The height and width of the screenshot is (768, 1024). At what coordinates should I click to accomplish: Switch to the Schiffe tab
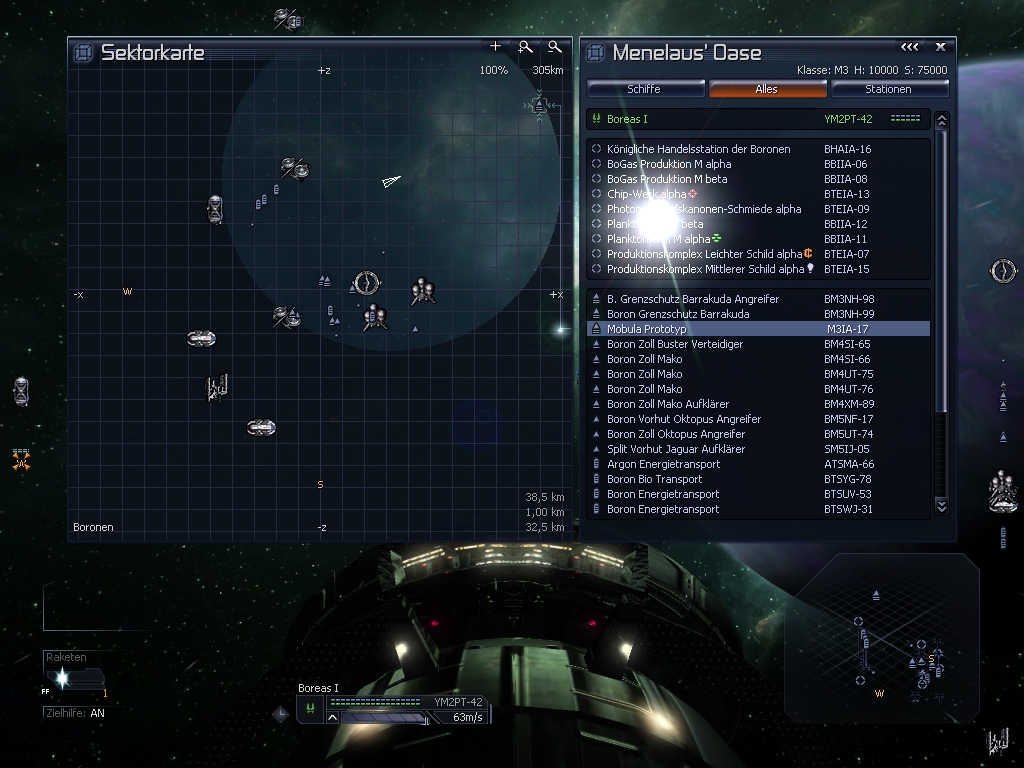644,89
